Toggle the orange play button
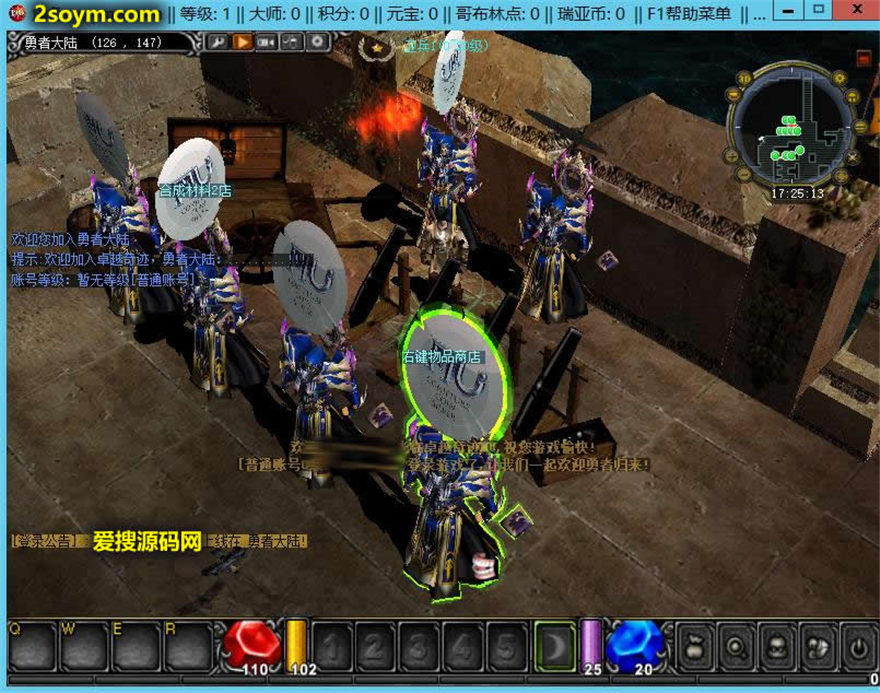Screen dimensions: 880x693 click(x=242, y=42)
